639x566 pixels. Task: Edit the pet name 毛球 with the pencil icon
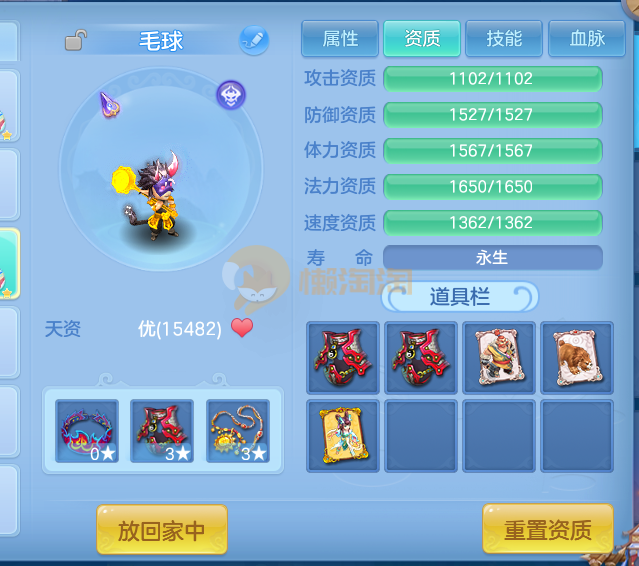coord(254,41)
